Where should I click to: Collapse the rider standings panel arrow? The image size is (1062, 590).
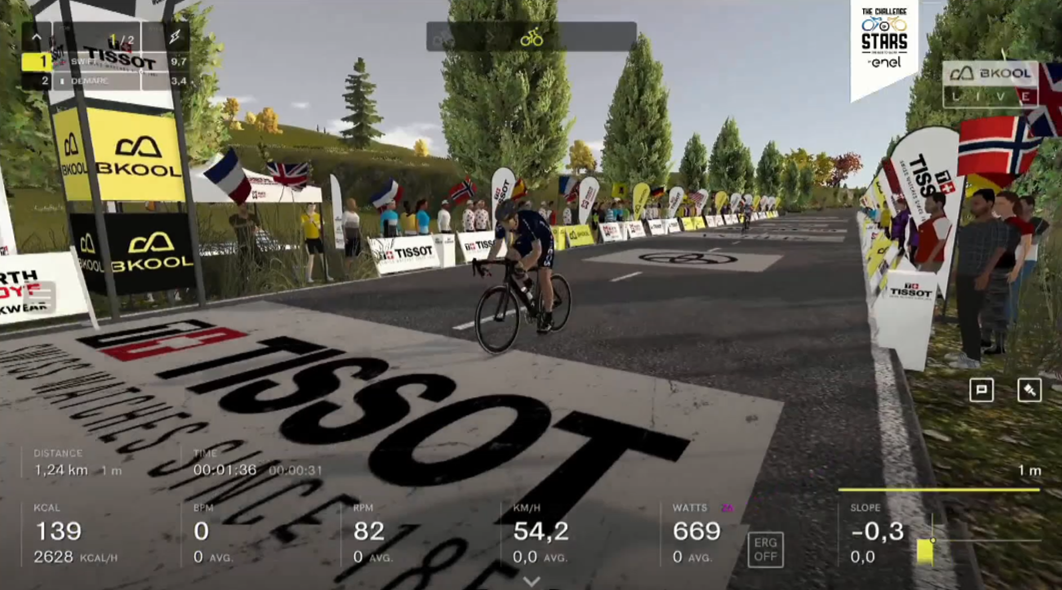point(36,39)
